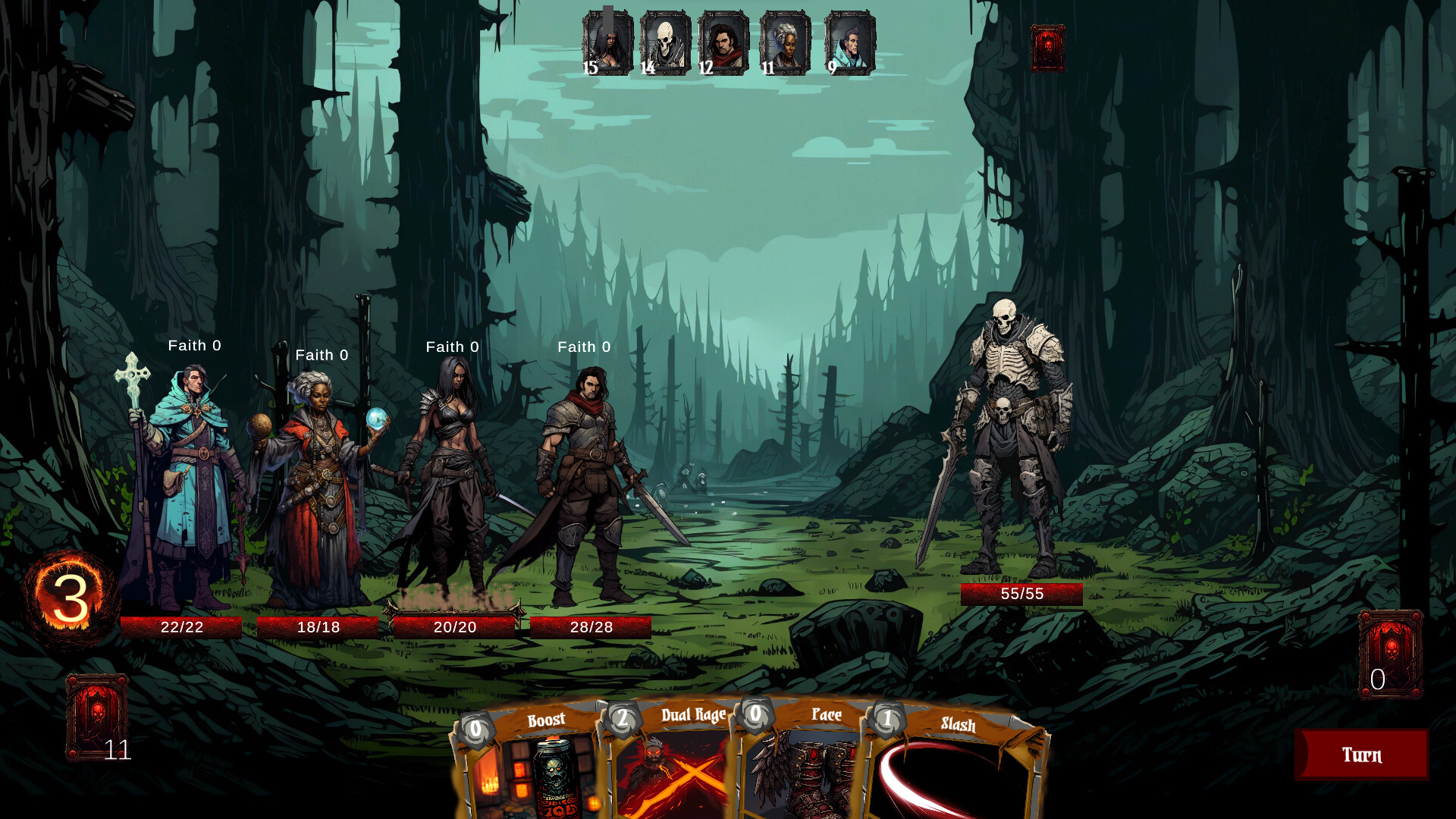Screen dimensions: 1456x819
Task: Click the Faith 0 label above the cleric
Action: coord(194,345)
